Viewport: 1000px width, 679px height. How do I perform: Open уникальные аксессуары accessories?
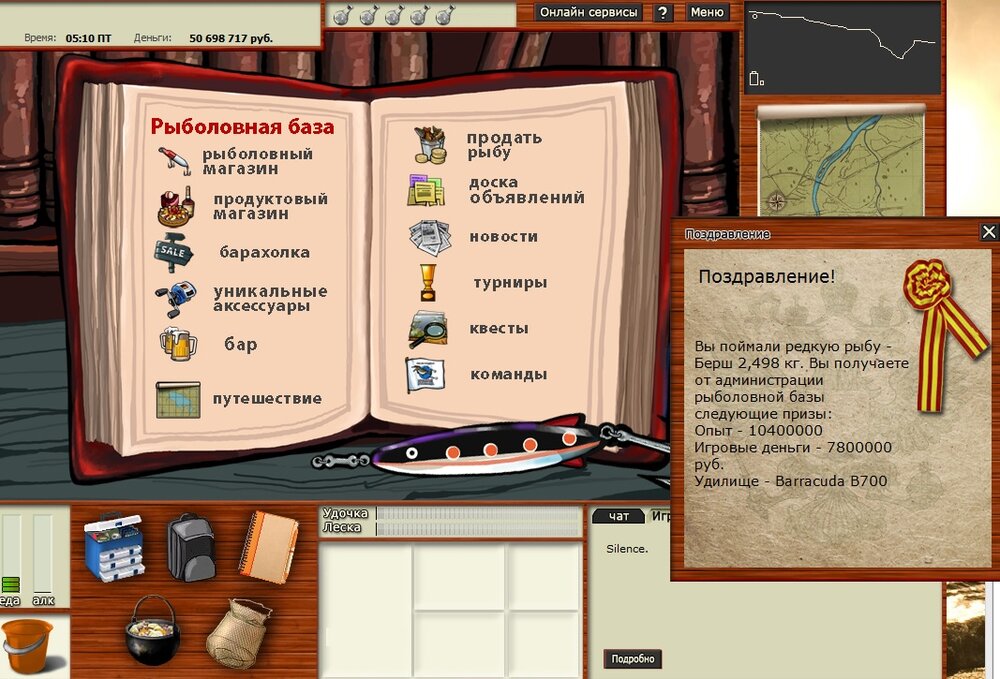[270, 298]
